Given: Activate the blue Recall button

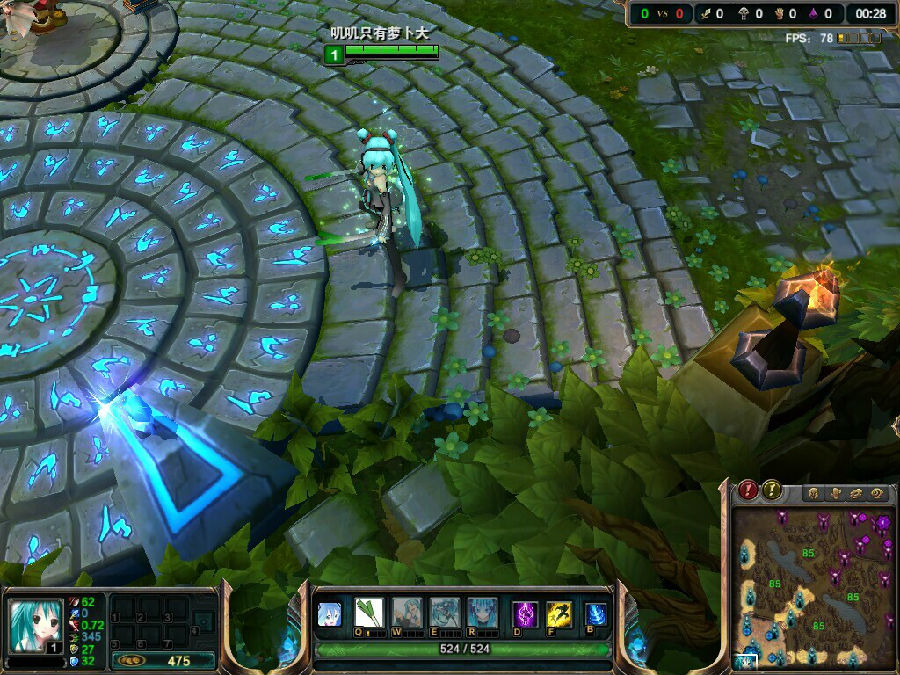Looking at the screenshot, I should click(x=596, y=614).
